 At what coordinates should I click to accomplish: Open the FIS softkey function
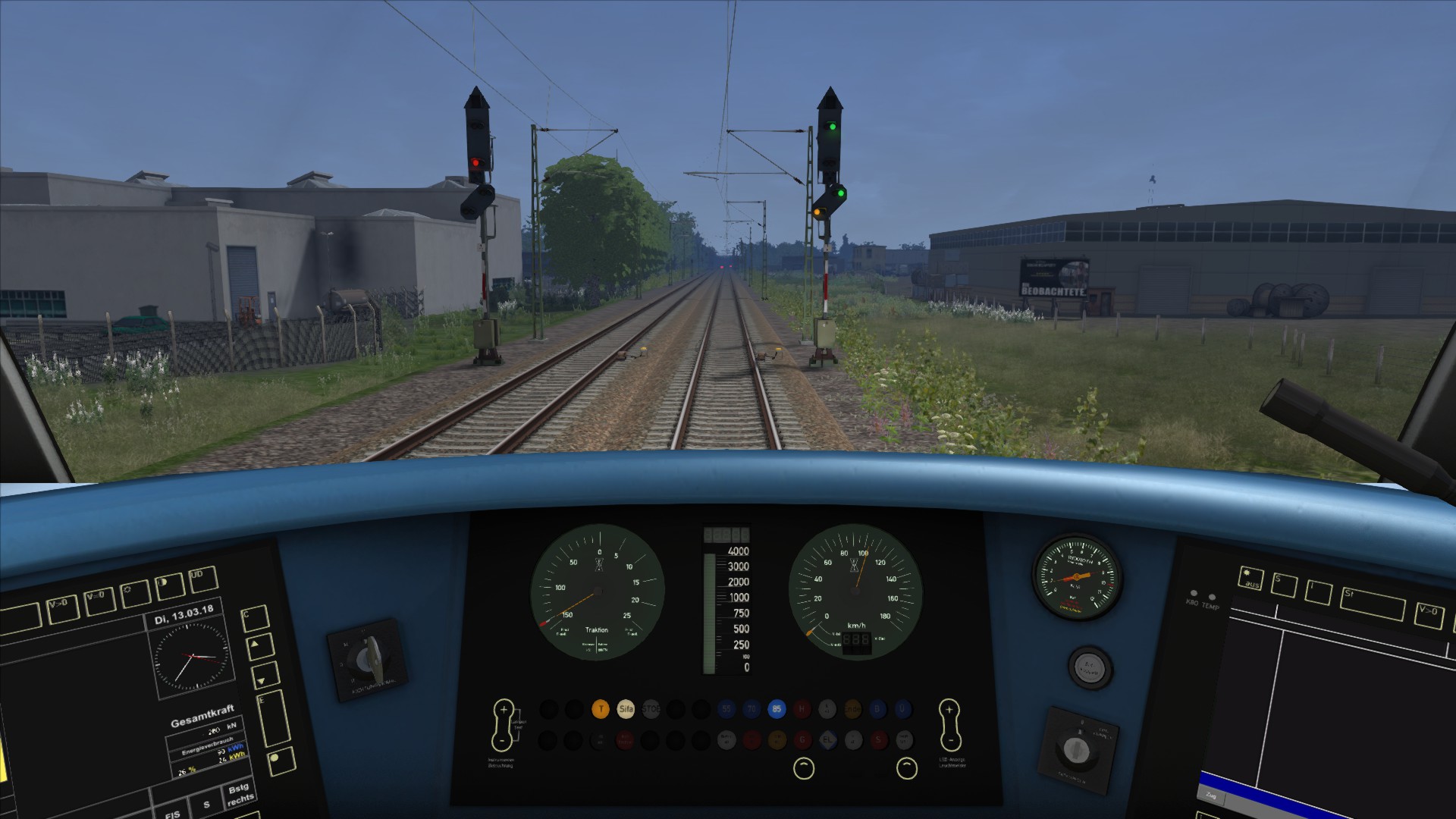tap(174, 813)
